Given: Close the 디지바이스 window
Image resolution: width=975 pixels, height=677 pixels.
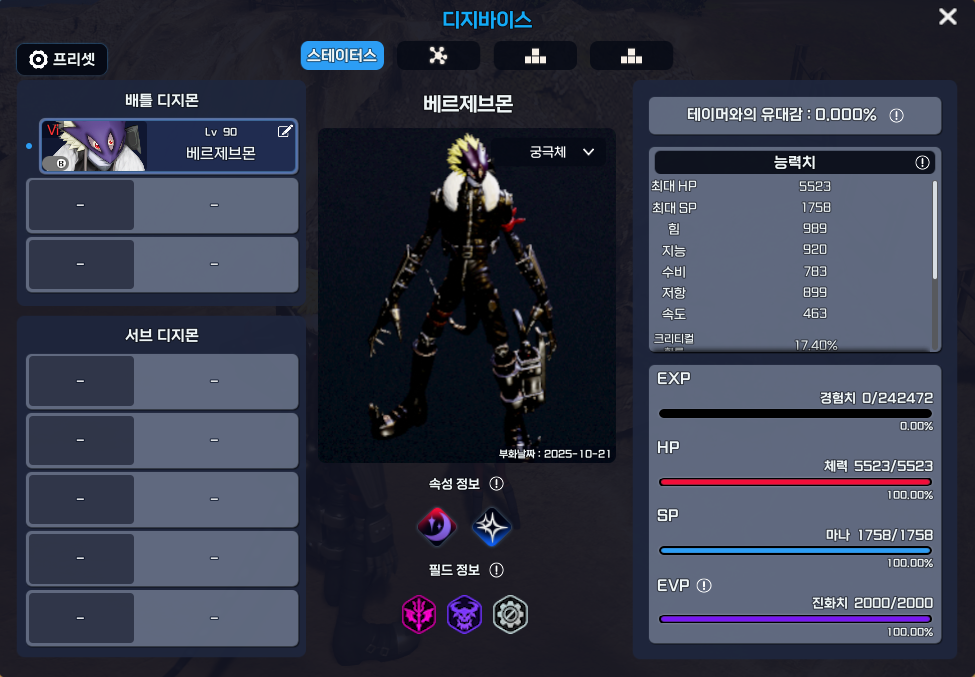Looking at the screenshot, I should pyautogui.click(x=947, y=17).
